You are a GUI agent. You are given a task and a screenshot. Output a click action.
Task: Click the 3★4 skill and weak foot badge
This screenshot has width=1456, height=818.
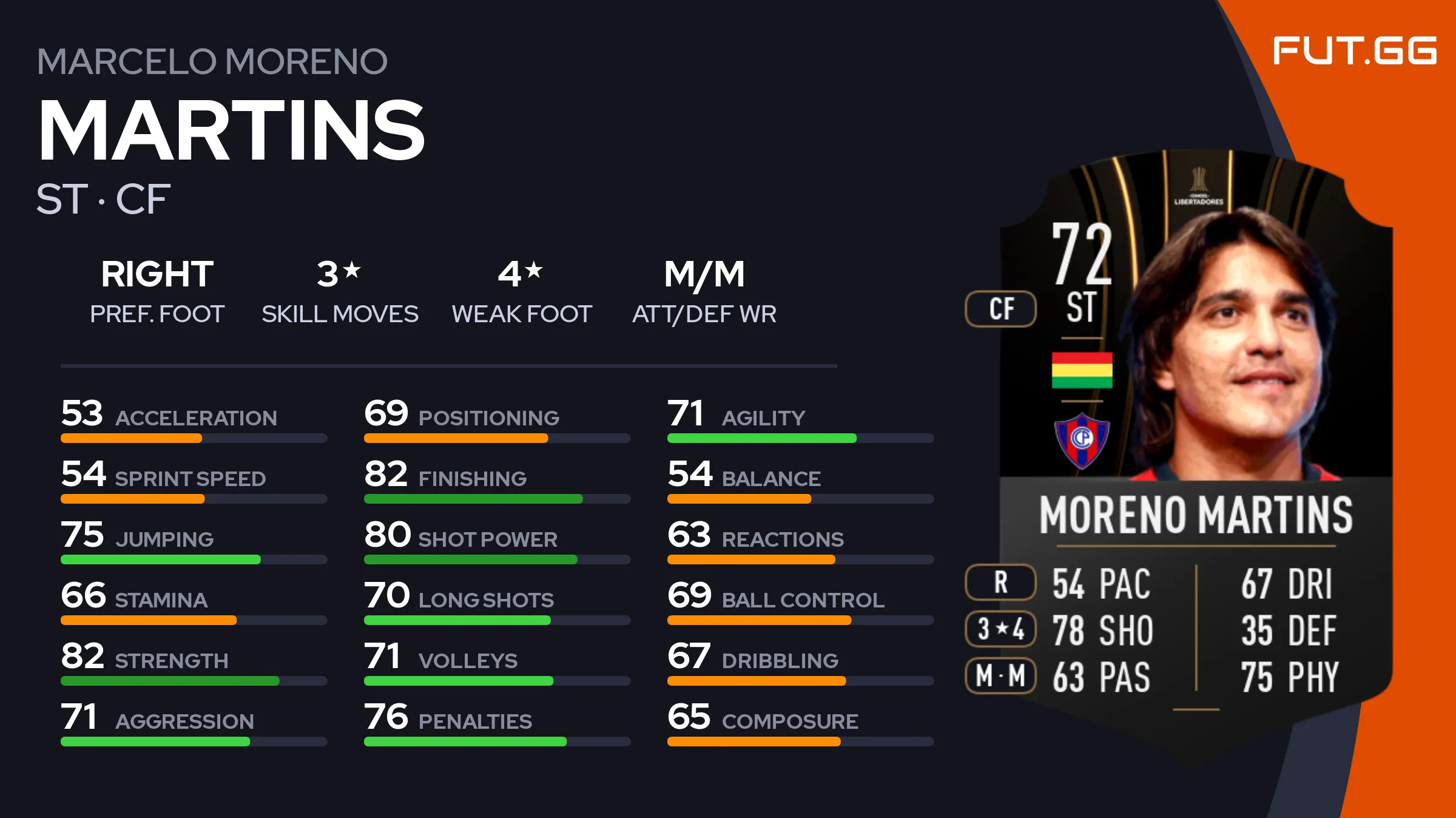(x=1000, y=629)
